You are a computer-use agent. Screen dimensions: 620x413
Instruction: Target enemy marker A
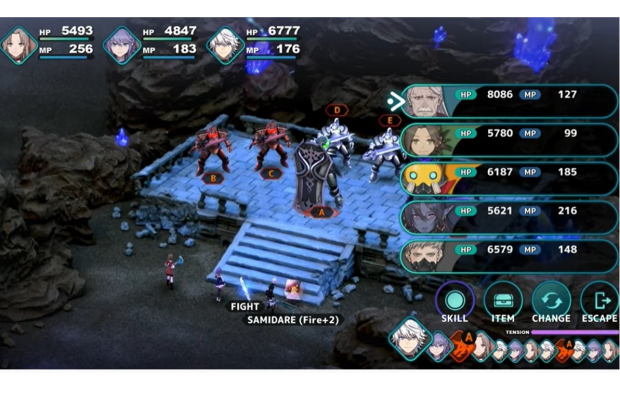[320, 211]
